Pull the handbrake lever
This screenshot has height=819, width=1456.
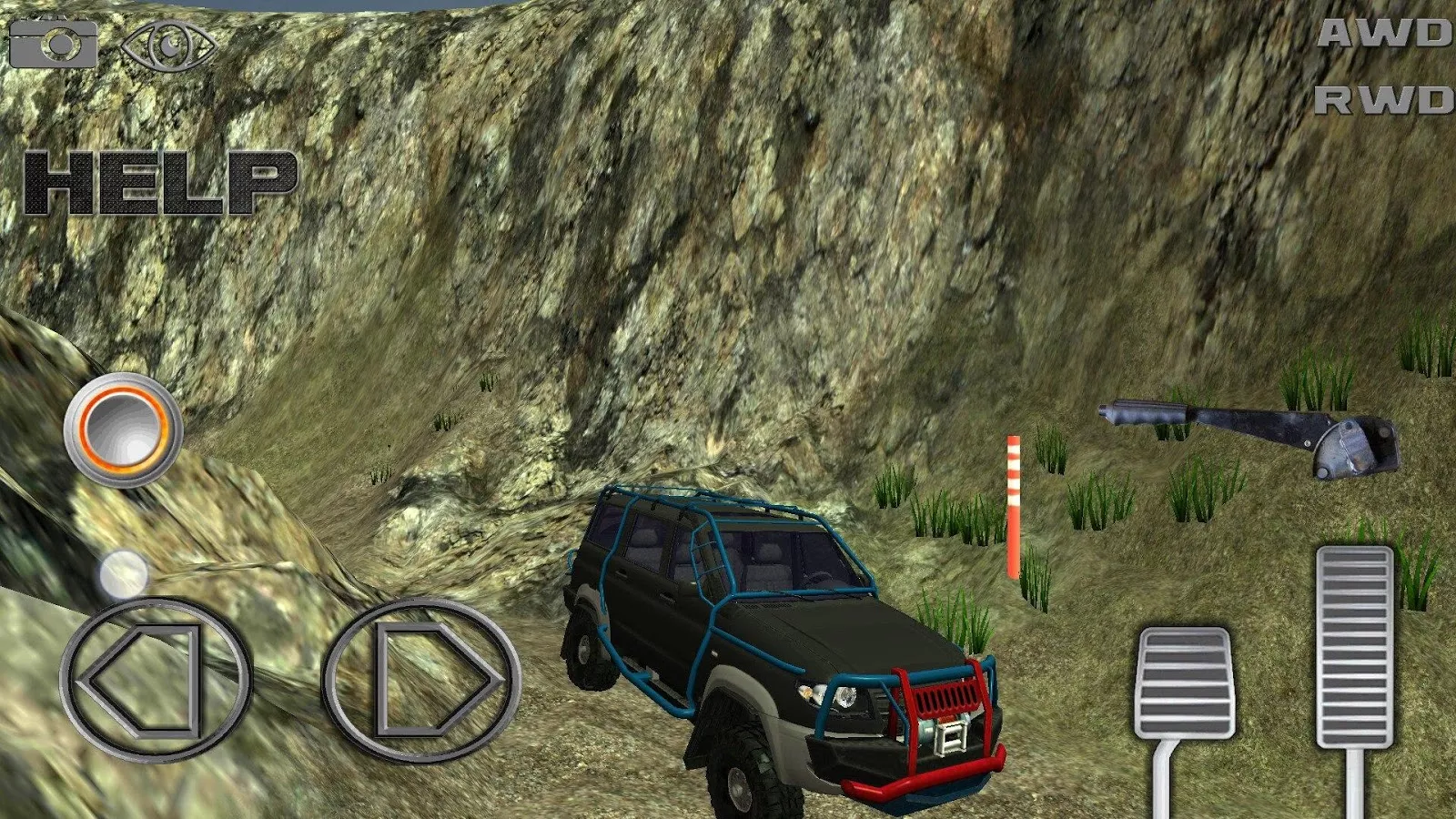click(1251, 432)
